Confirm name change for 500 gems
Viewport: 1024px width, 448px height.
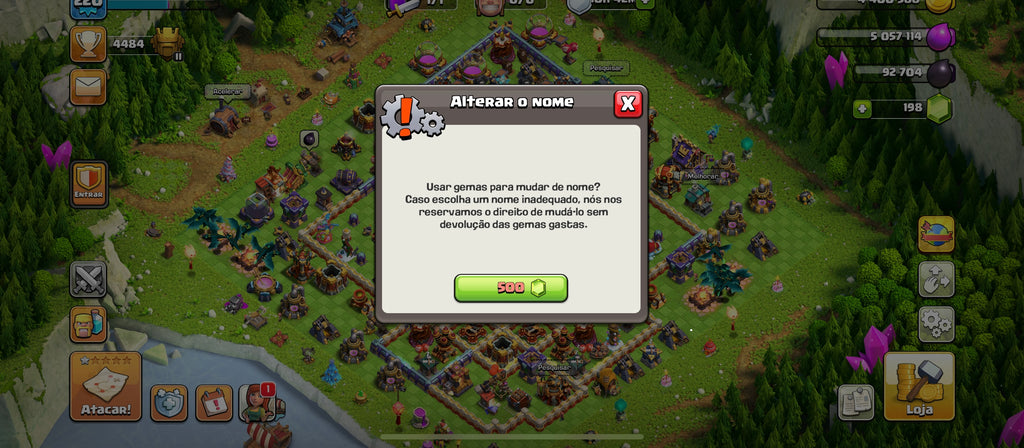tap(510, 288)
